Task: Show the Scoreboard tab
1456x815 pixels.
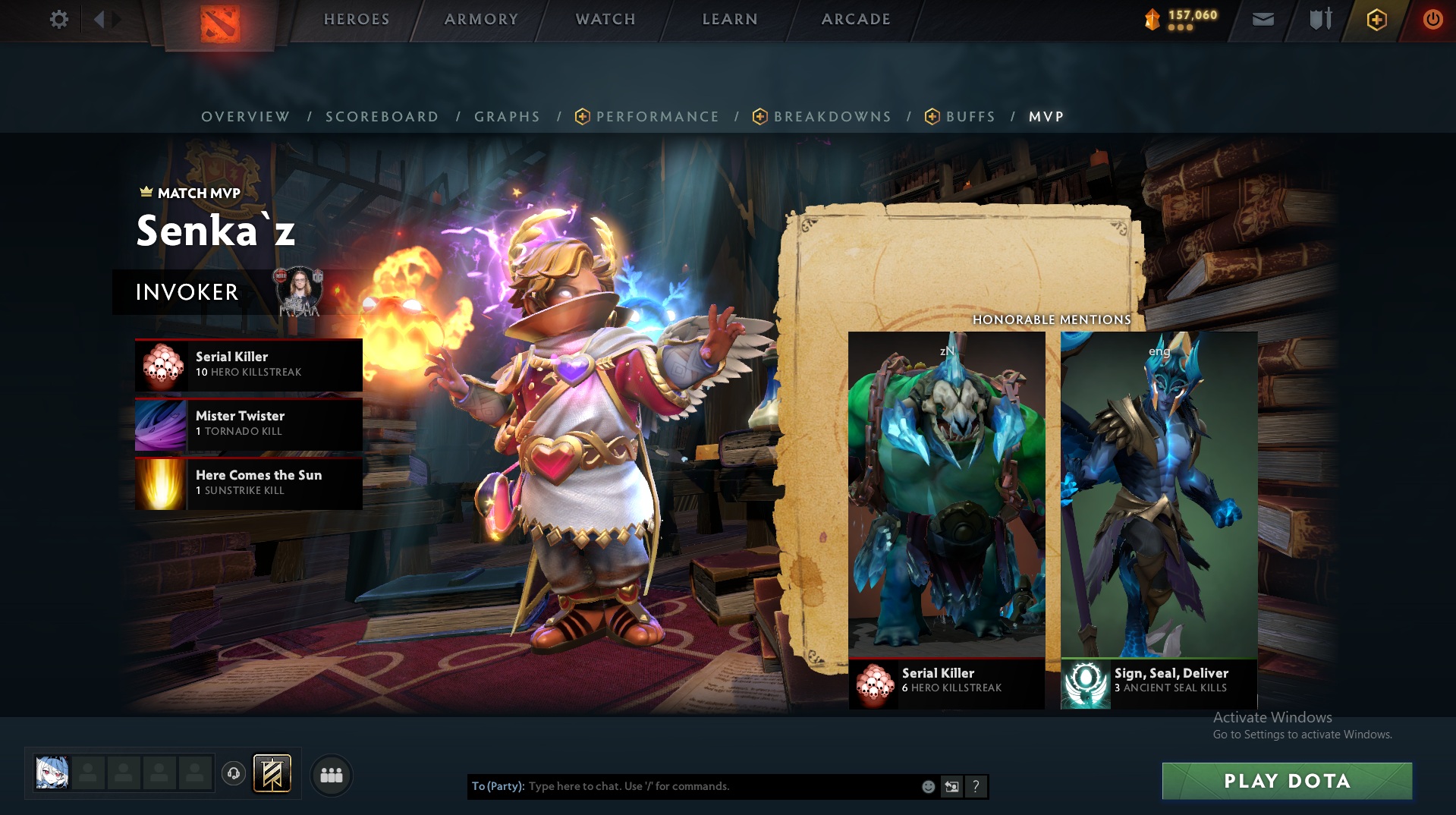Action: [382, 117]
